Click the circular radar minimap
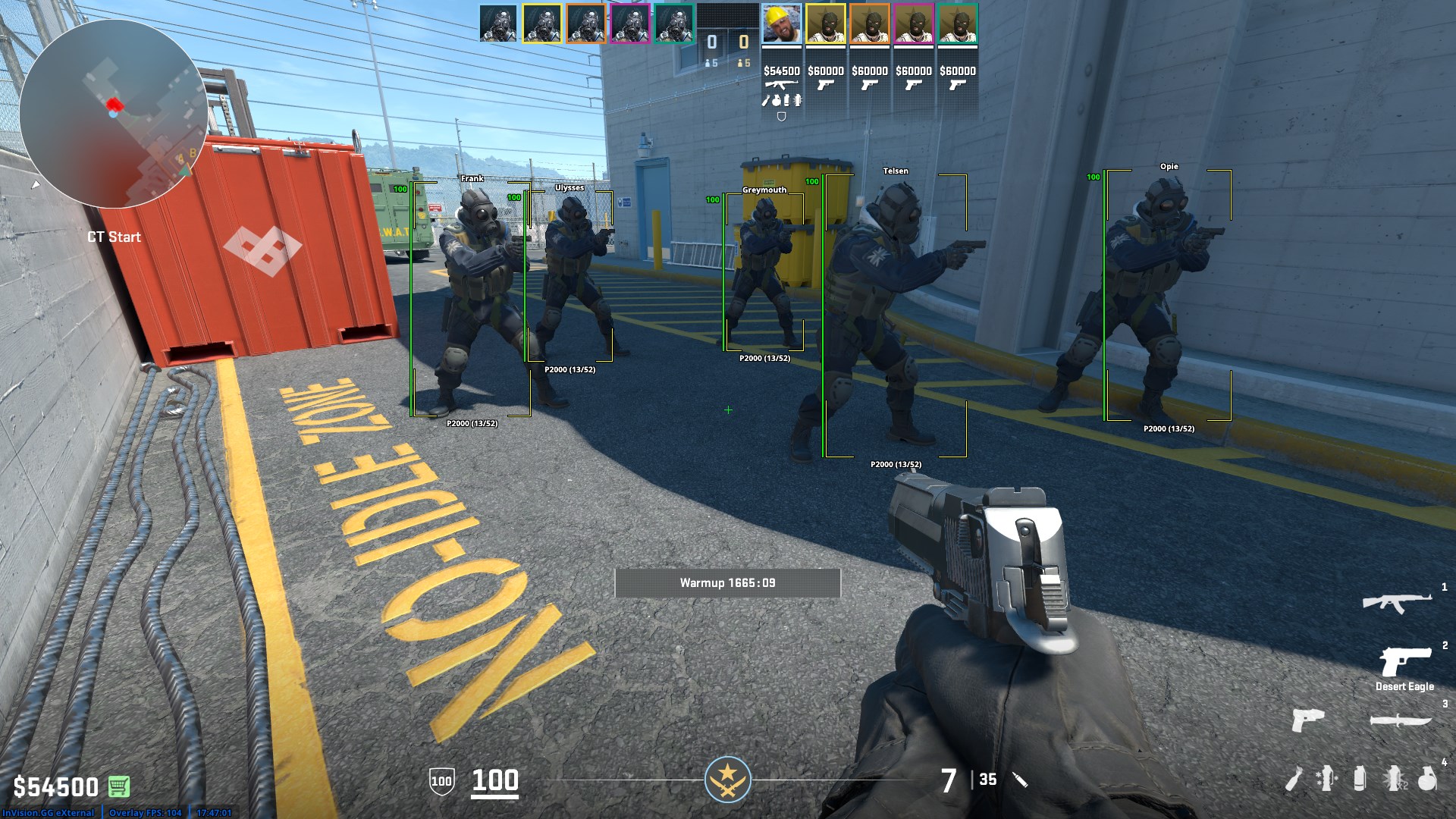The image size is (1456, 819). [x=114, y=114]
